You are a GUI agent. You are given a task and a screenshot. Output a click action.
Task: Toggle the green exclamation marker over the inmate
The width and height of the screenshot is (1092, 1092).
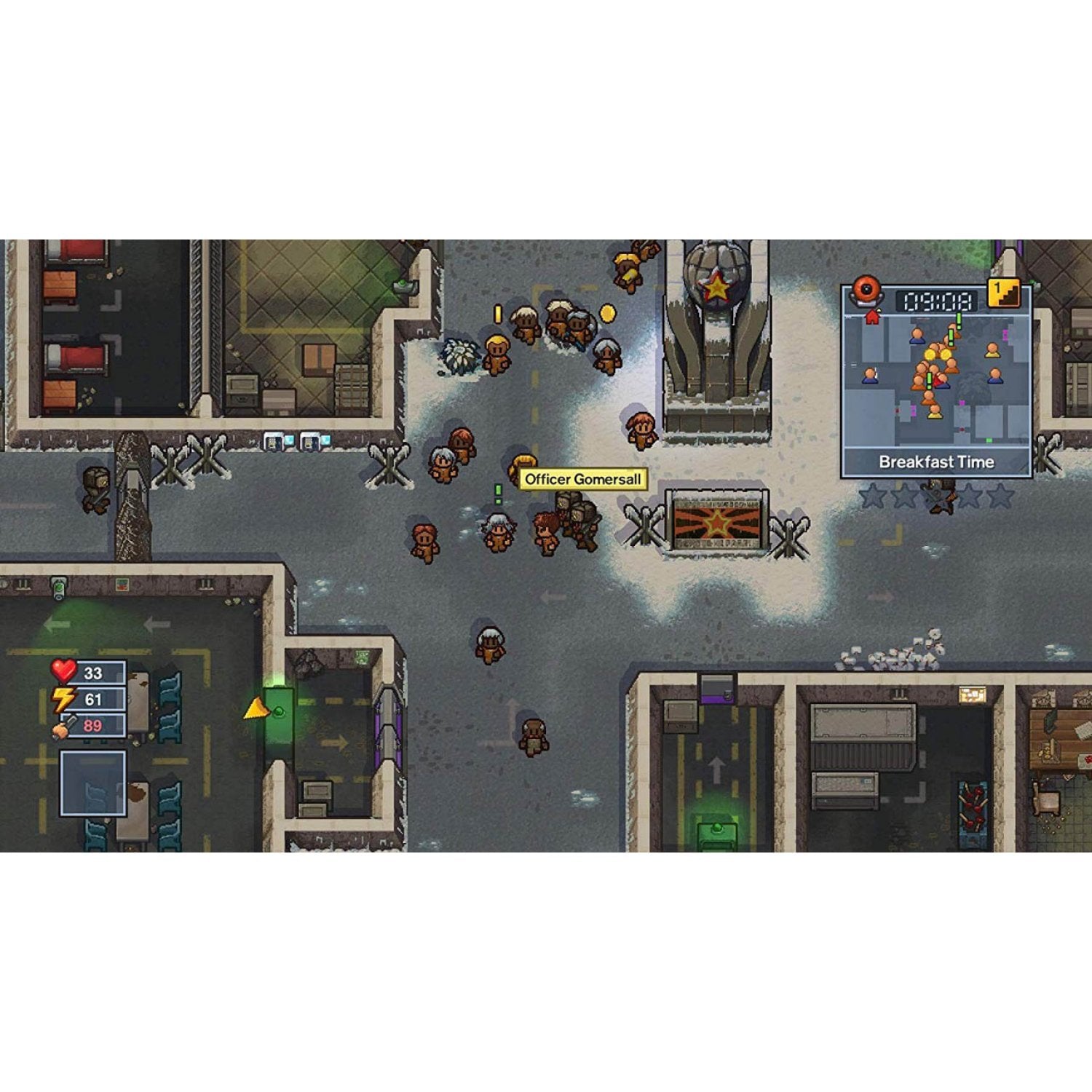pyautogui.click(x=498, y=494)
